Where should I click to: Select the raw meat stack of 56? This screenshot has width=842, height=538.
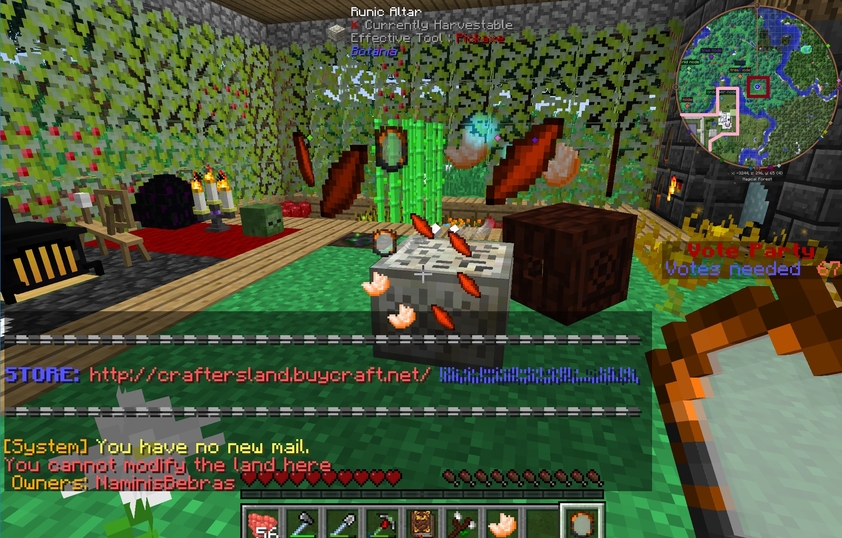point(262,521)
